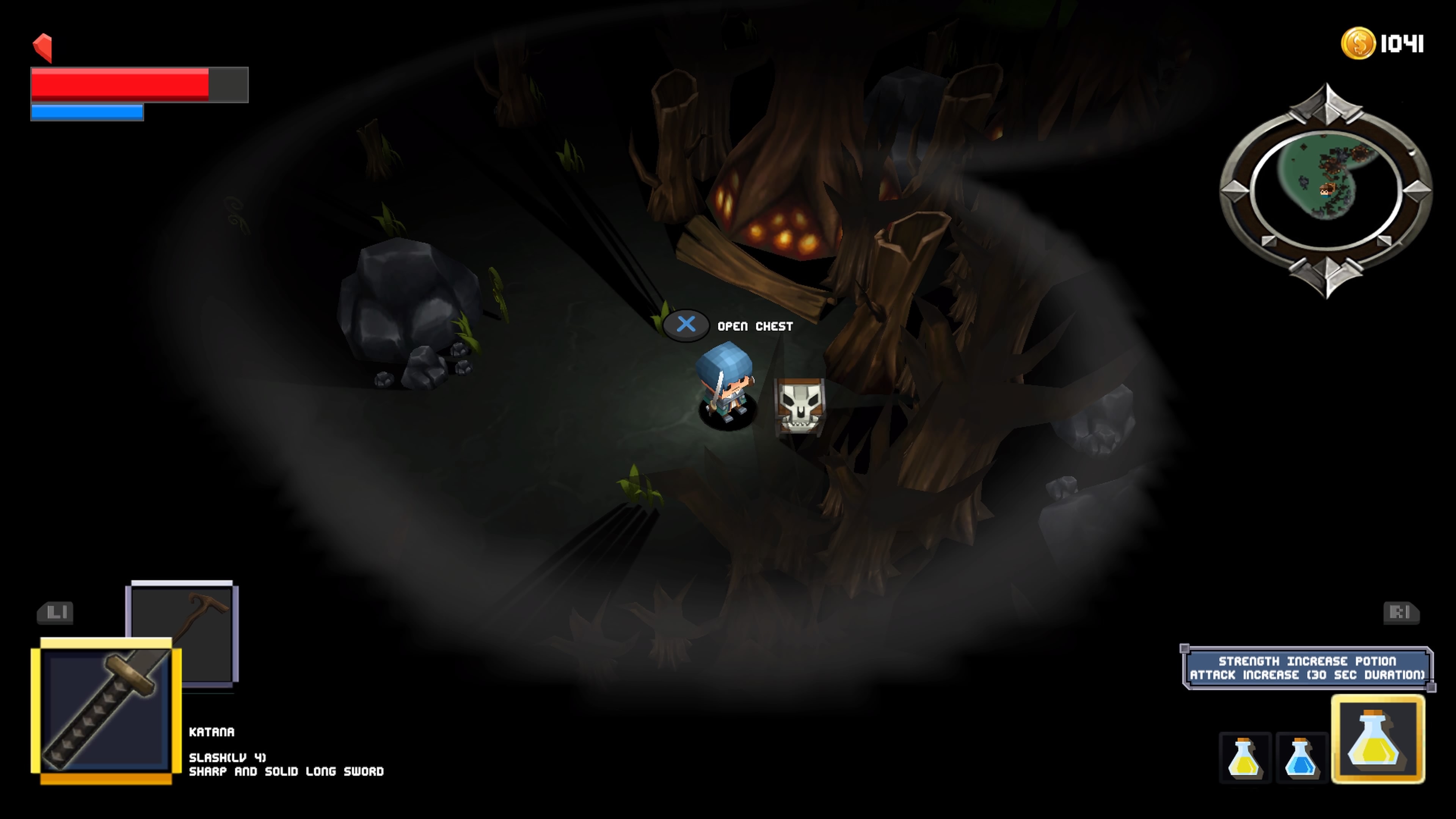Open the circular minimap

[1326, 190]
